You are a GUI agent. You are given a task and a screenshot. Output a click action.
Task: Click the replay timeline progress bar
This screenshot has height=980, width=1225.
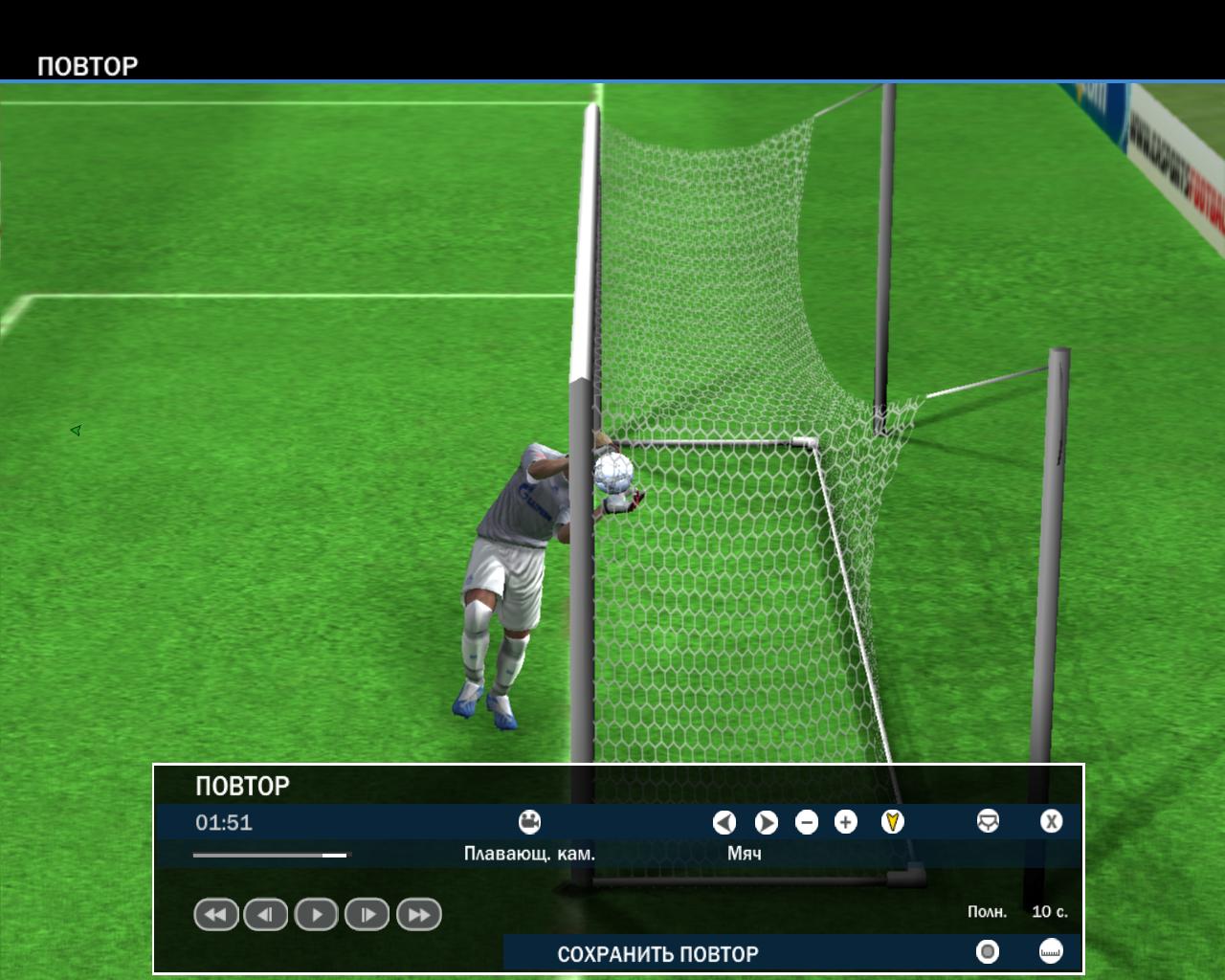[272, 855]
